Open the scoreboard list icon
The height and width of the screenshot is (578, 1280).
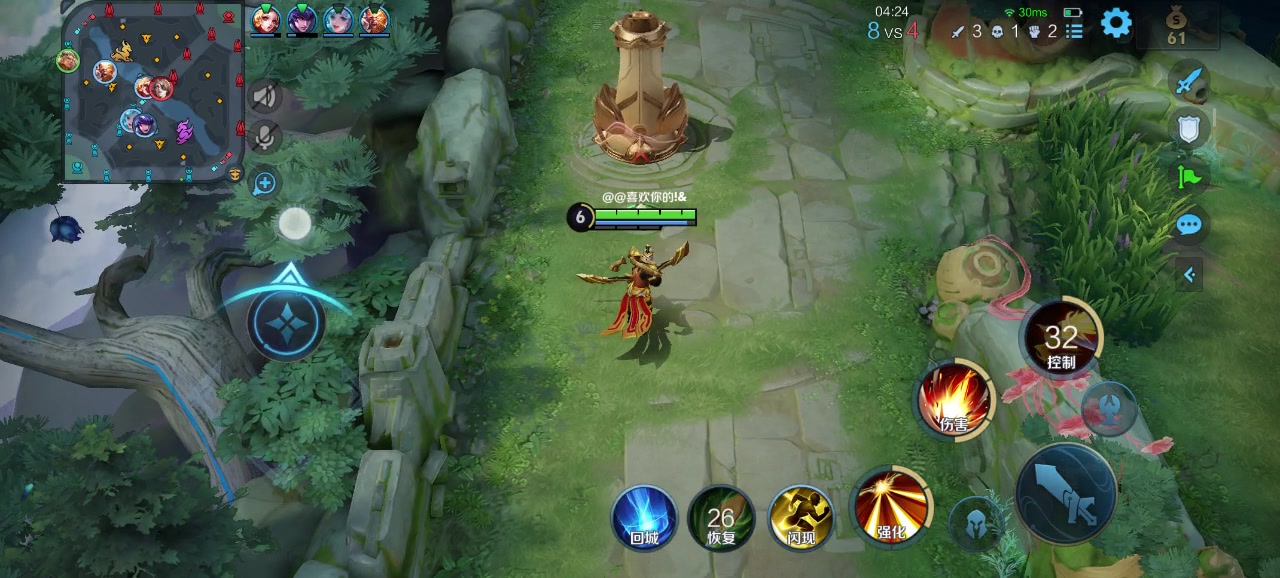(1074, 31)
